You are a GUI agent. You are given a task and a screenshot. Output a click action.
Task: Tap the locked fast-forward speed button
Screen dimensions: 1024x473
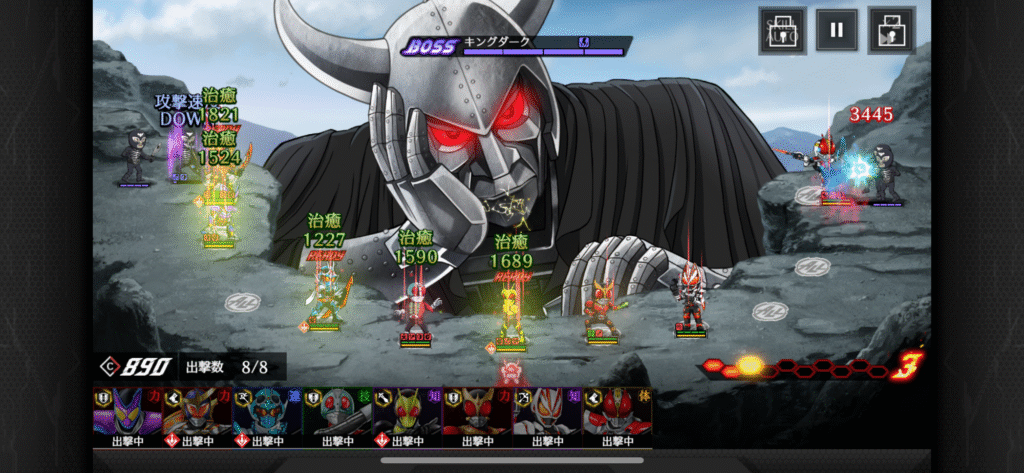click(x=891, y=29)
